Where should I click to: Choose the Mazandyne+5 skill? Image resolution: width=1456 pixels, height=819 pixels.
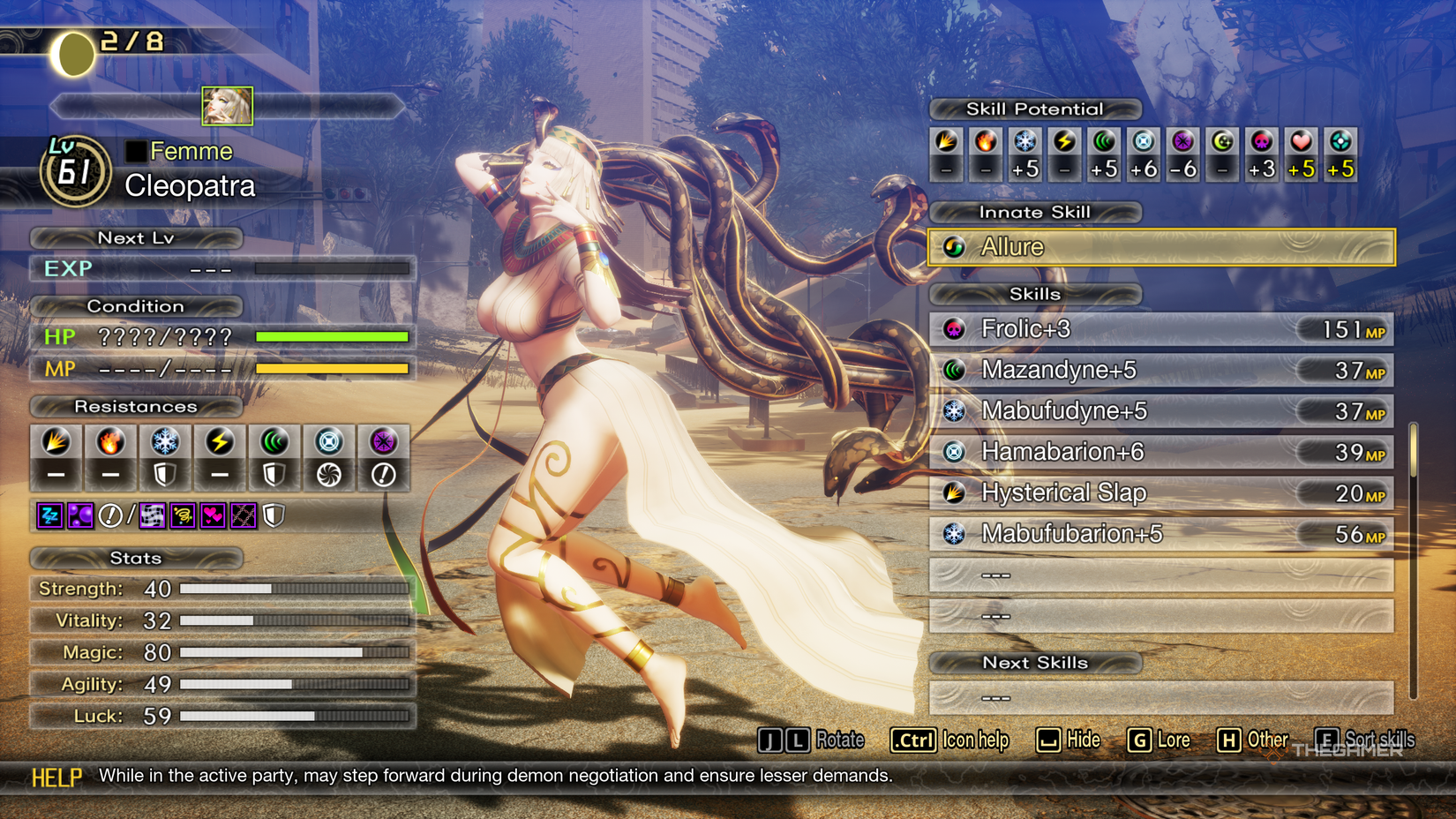(1161, 370)
